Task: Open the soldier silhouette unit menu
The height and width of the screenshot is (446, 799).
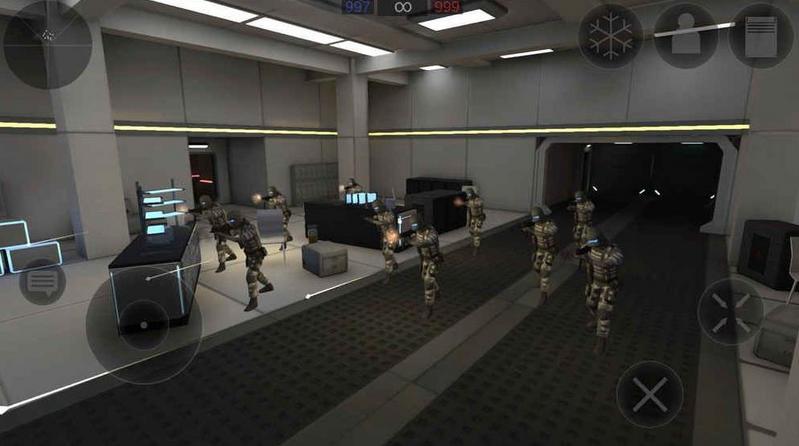Action: [x=685, y=37]
